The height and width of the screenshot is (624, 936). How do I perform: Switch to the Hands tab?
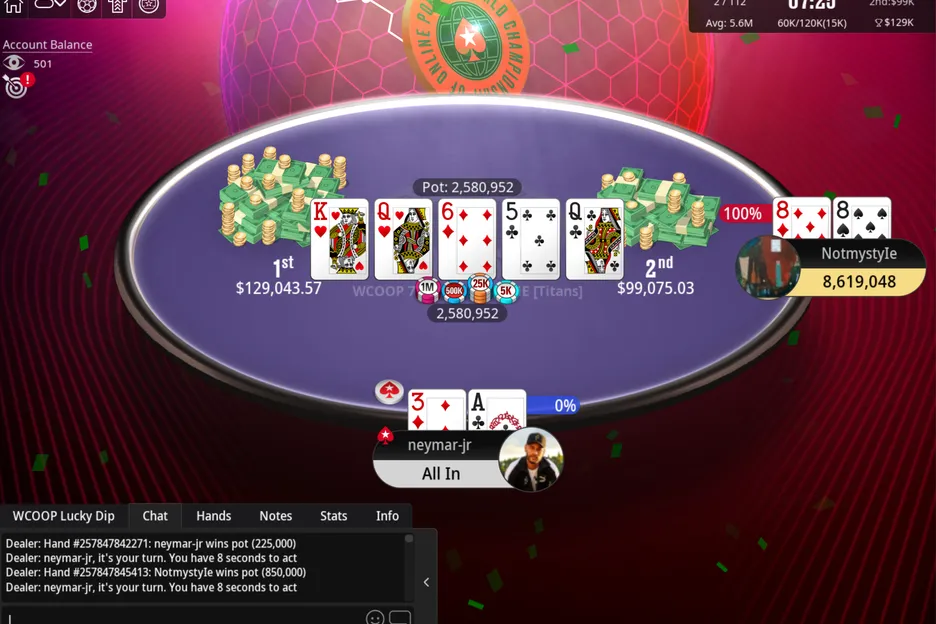click(x=213, y=516)
